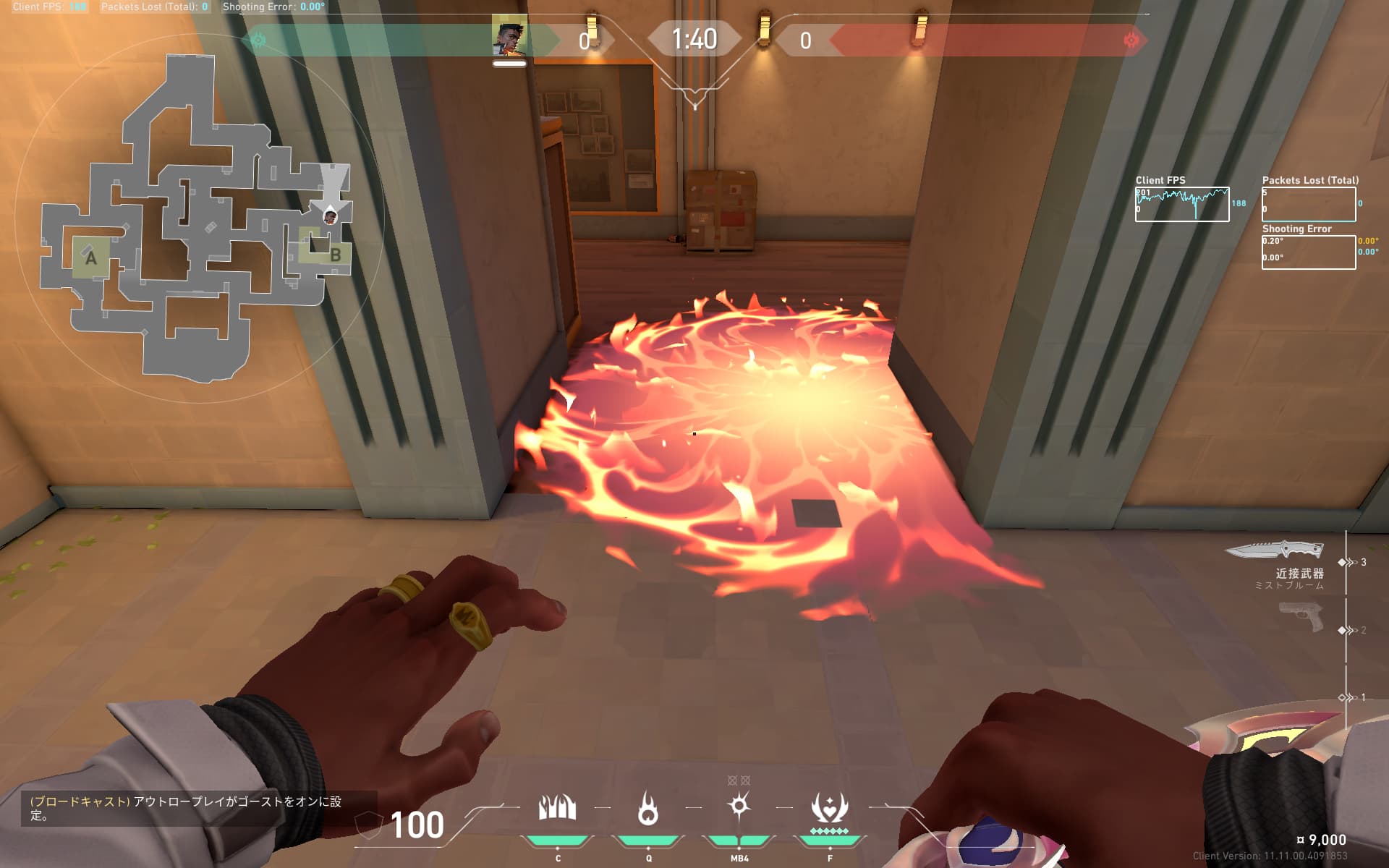
Task: Click the player icon on the minimap
Action: pos(330,216)
